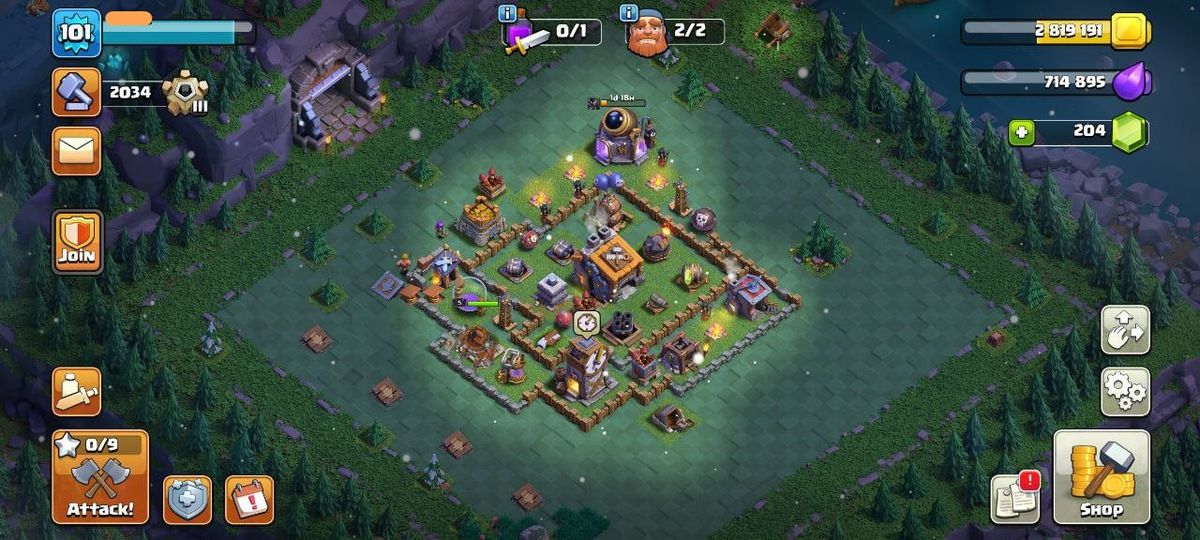
Task: Open the events calendar button
Action: [249, 499]
